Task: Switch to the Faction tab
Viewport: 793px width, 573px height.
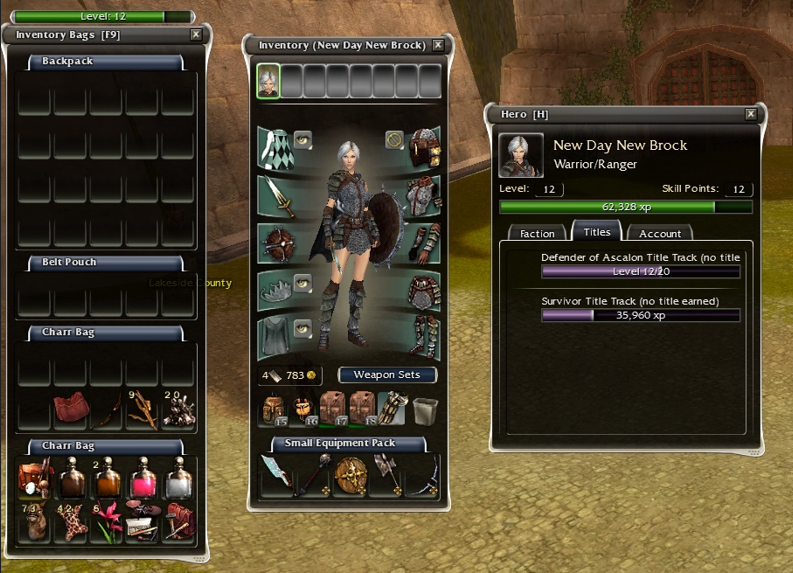Action: tap(537, 233)
